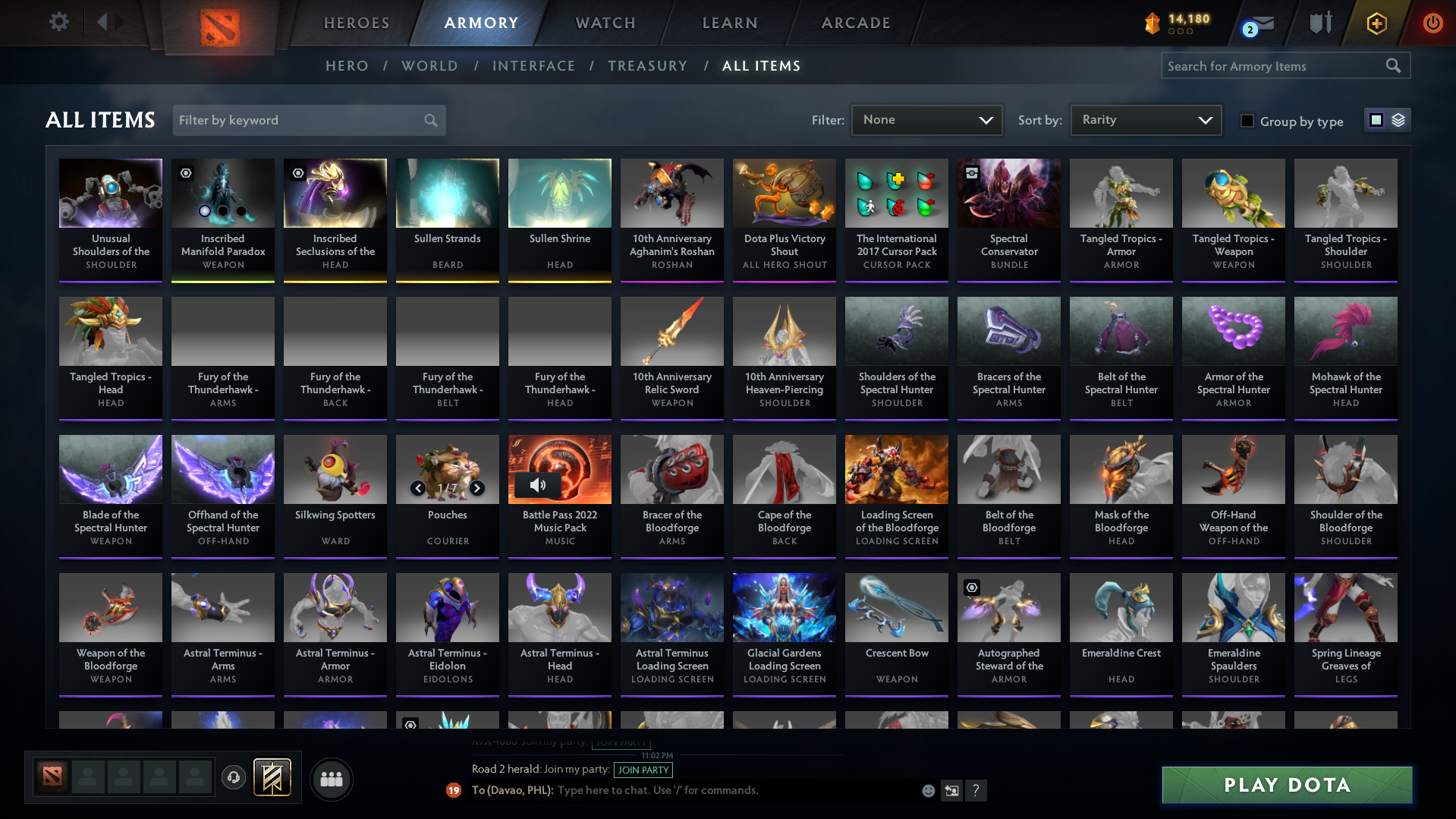The image size is (1456, 819).
Task: Expand Pouches with the right arrow
Action: 477,489
